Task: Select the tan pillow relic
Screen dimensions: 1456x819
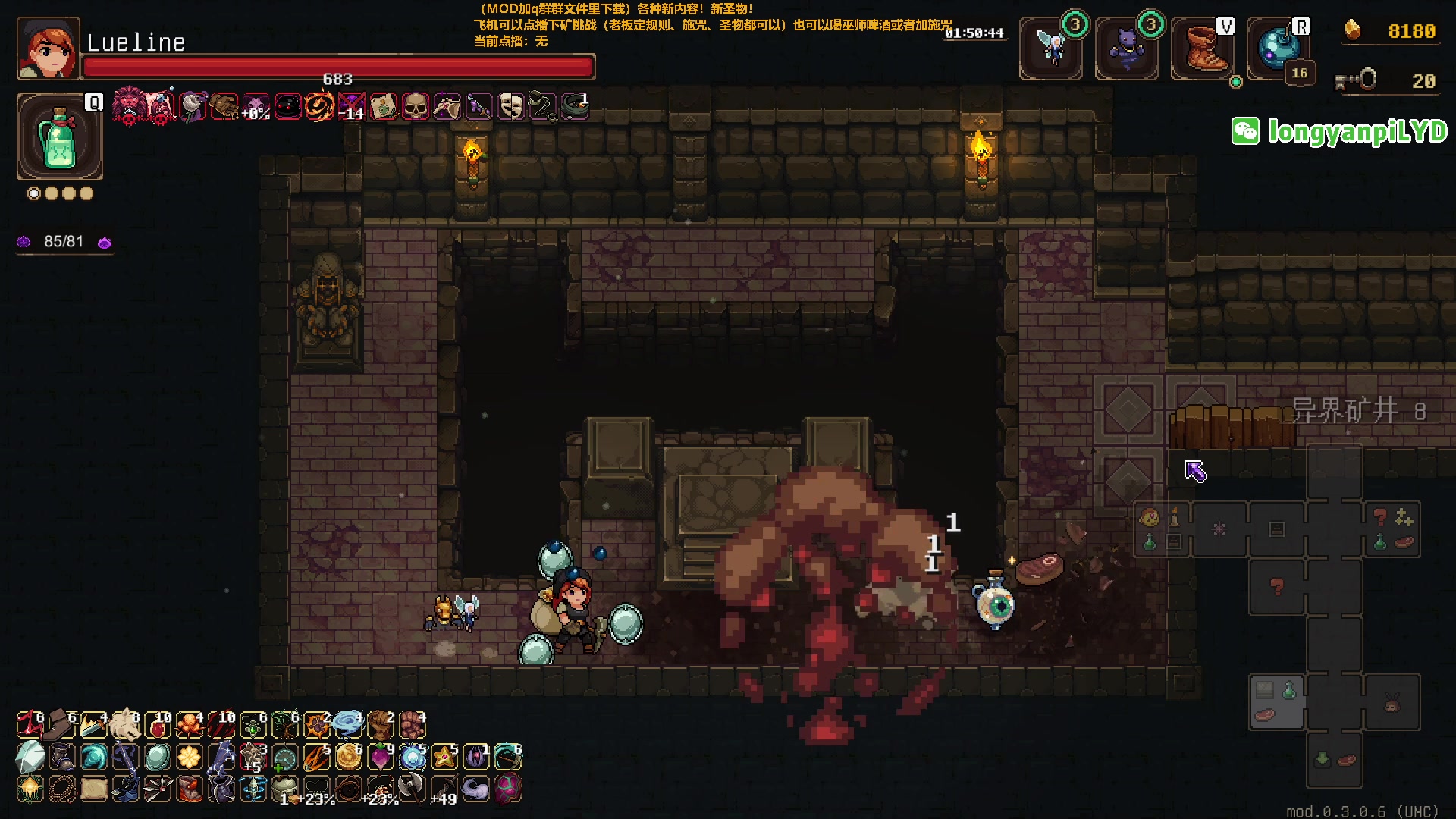Action: [93, 789]
